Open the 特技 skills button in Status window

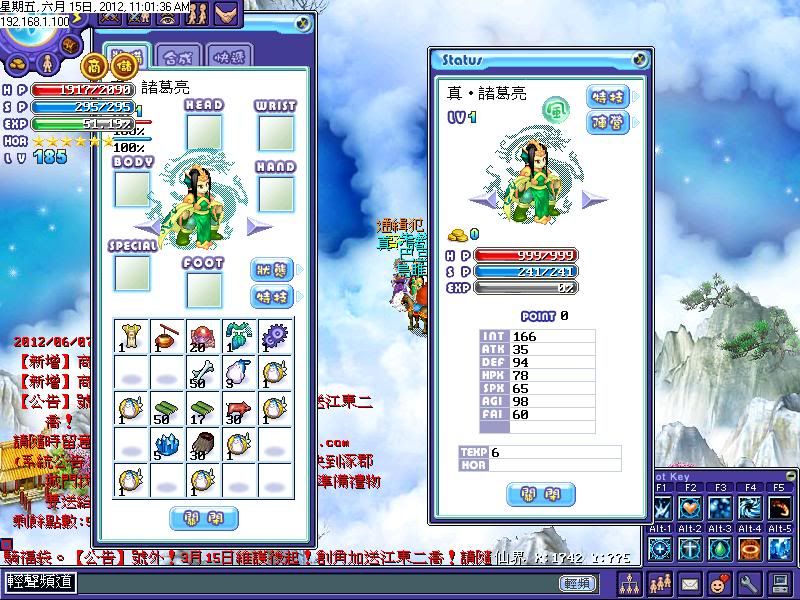point(608,96)
